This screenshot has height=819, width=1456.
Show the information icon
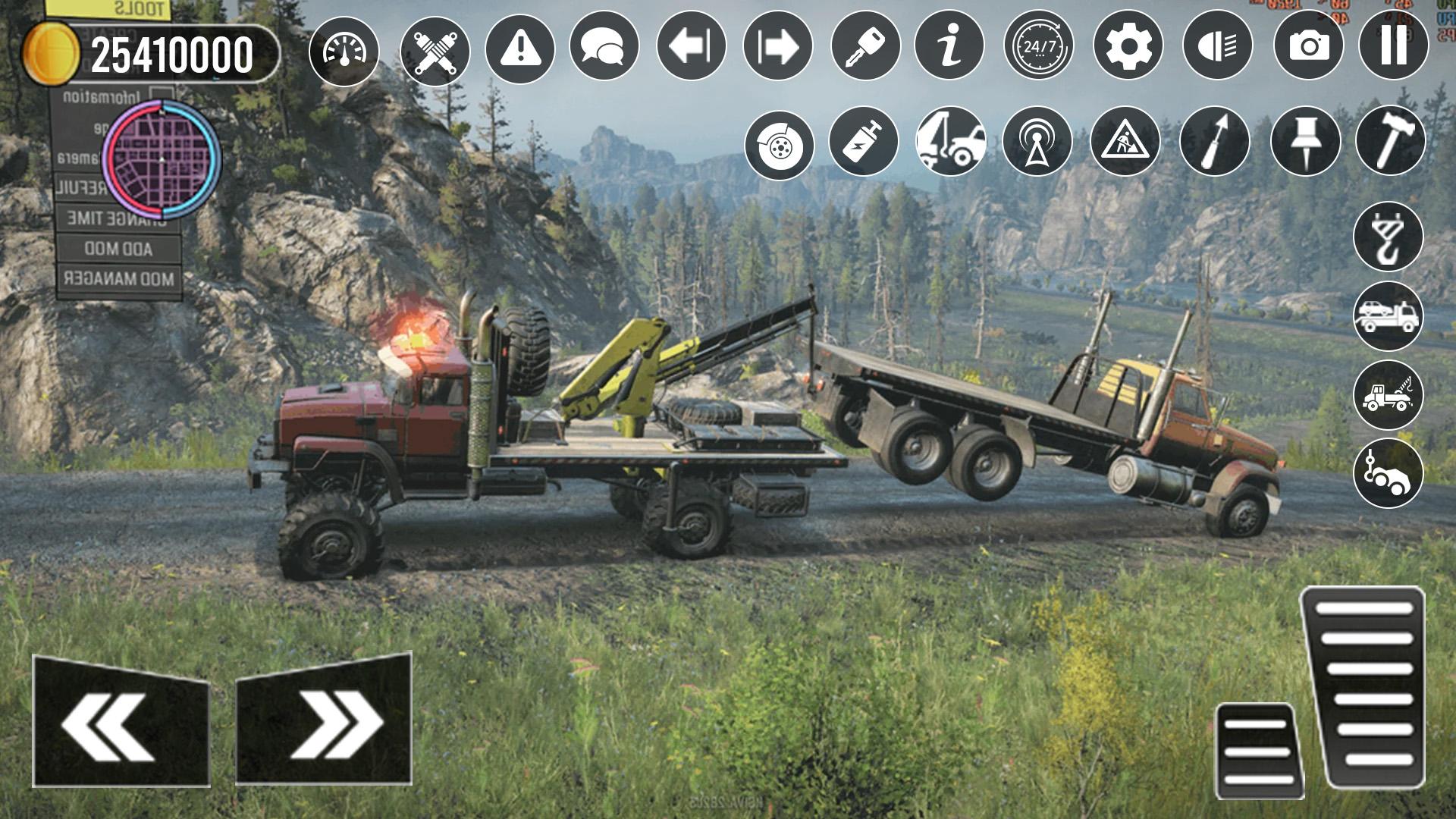(x=949, y=45)
